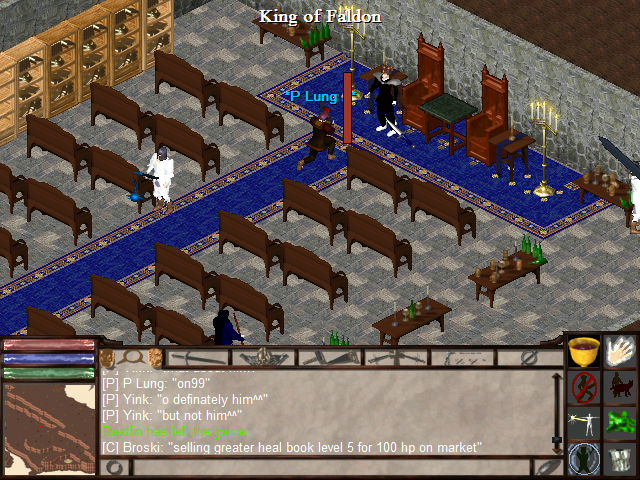
Task: Toggle the crossed-out running figure icon
Action: pos(584,387)
